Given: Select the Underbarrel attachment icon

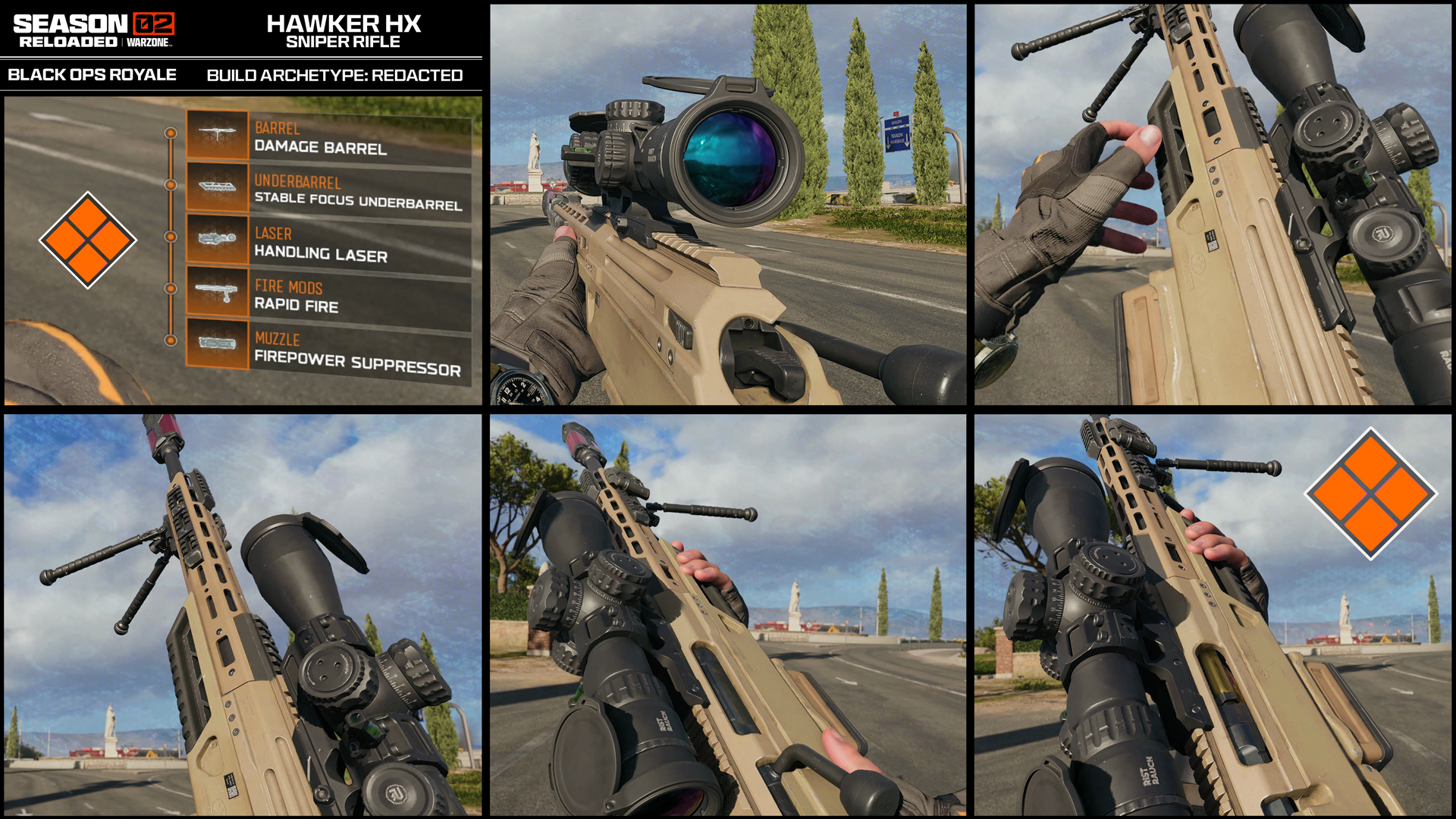Looking at the screenshot, I should (x=217, y=188).
